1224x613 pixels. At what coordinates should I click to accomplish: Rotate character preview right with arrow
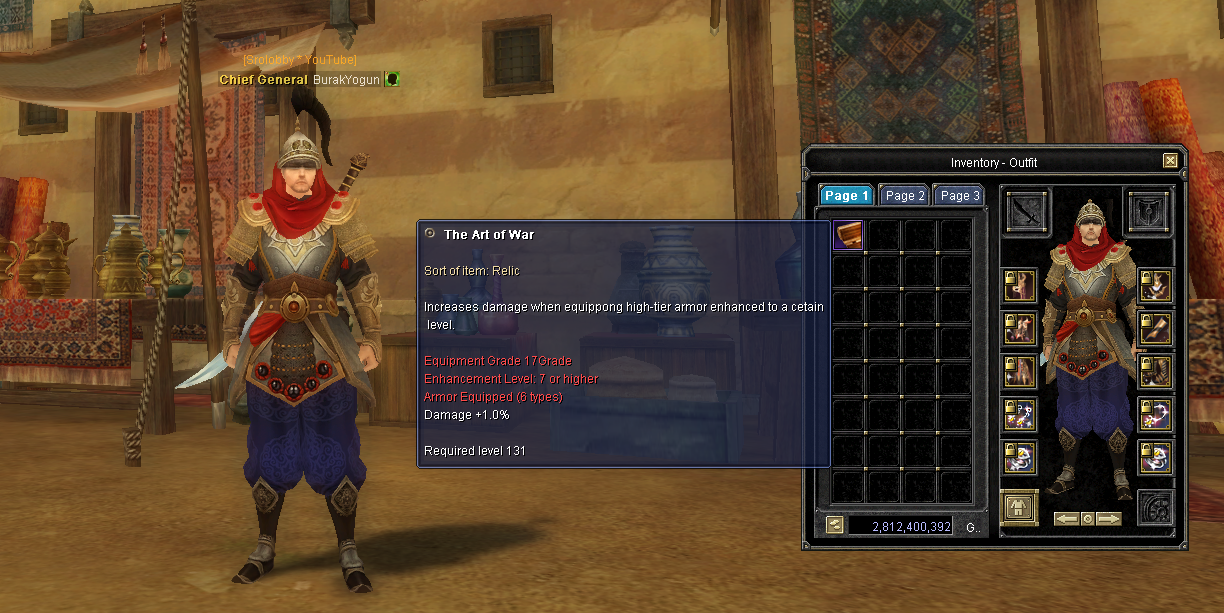(1109, 519)
